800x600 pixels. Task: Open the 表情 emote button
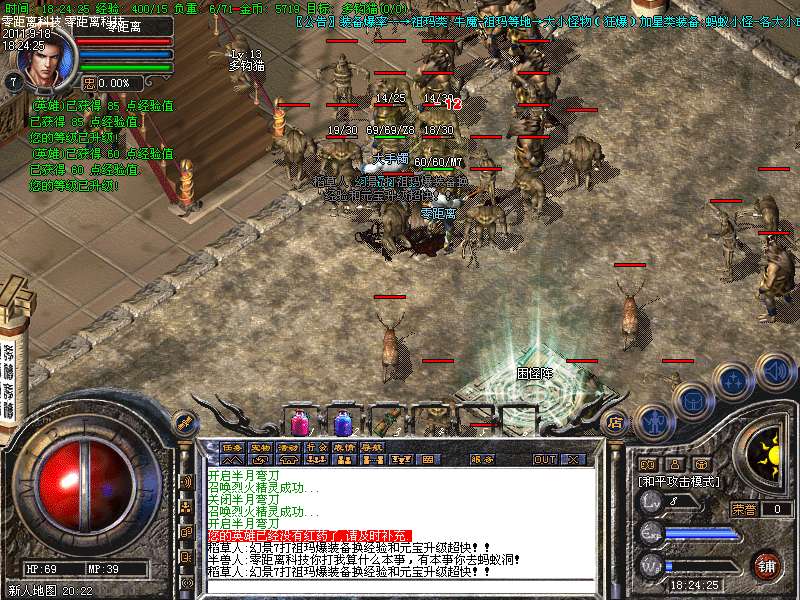click(344, 447)
